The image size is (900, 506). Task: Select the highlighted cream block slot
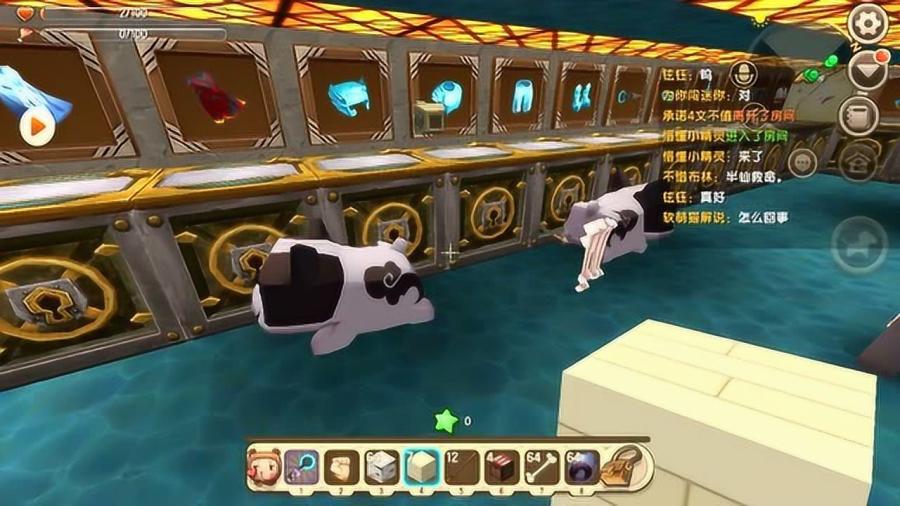point(421,467)
